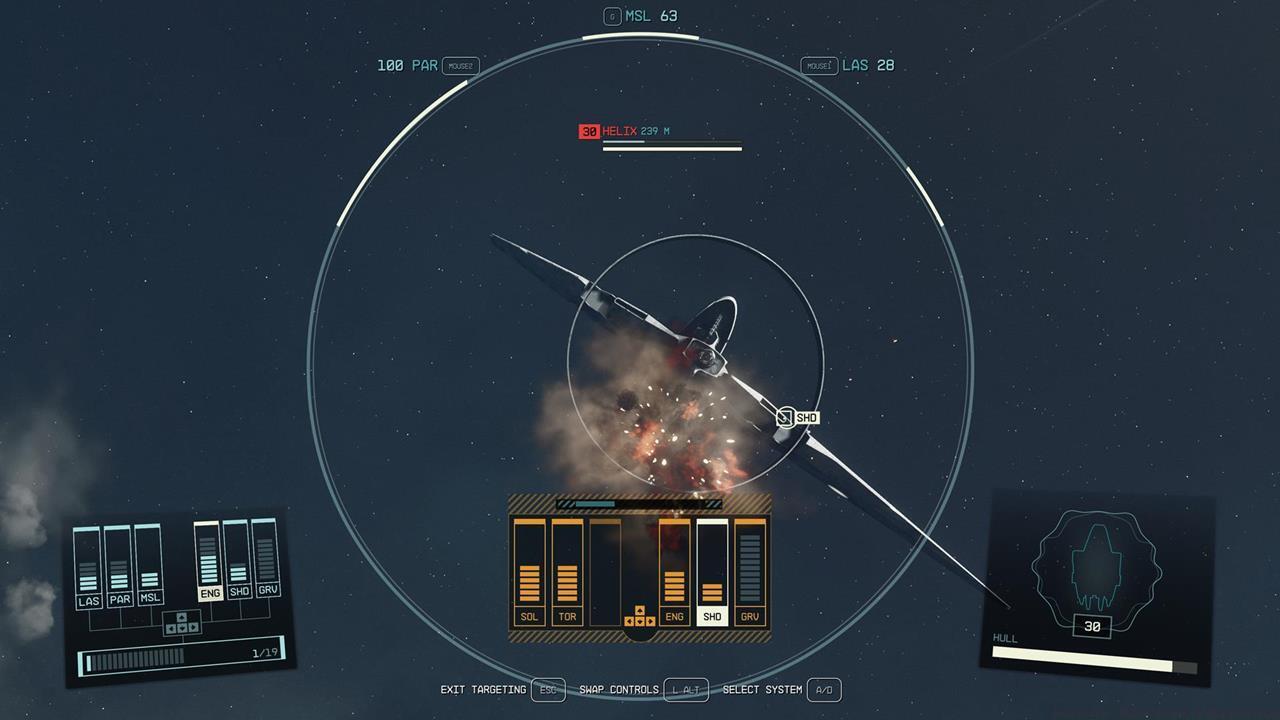Click the left arrow in the target system selector
This screenshot has width=1280, height=720.
tap(628, 621)
